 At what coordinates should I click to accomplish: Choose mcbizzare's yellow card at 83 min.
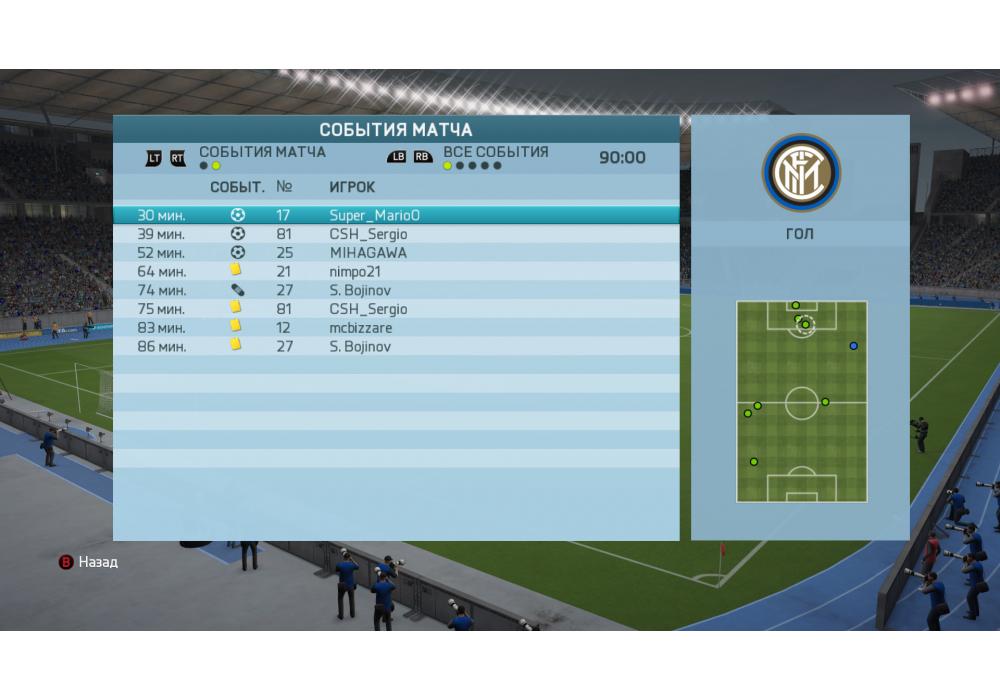click(395, 328)
